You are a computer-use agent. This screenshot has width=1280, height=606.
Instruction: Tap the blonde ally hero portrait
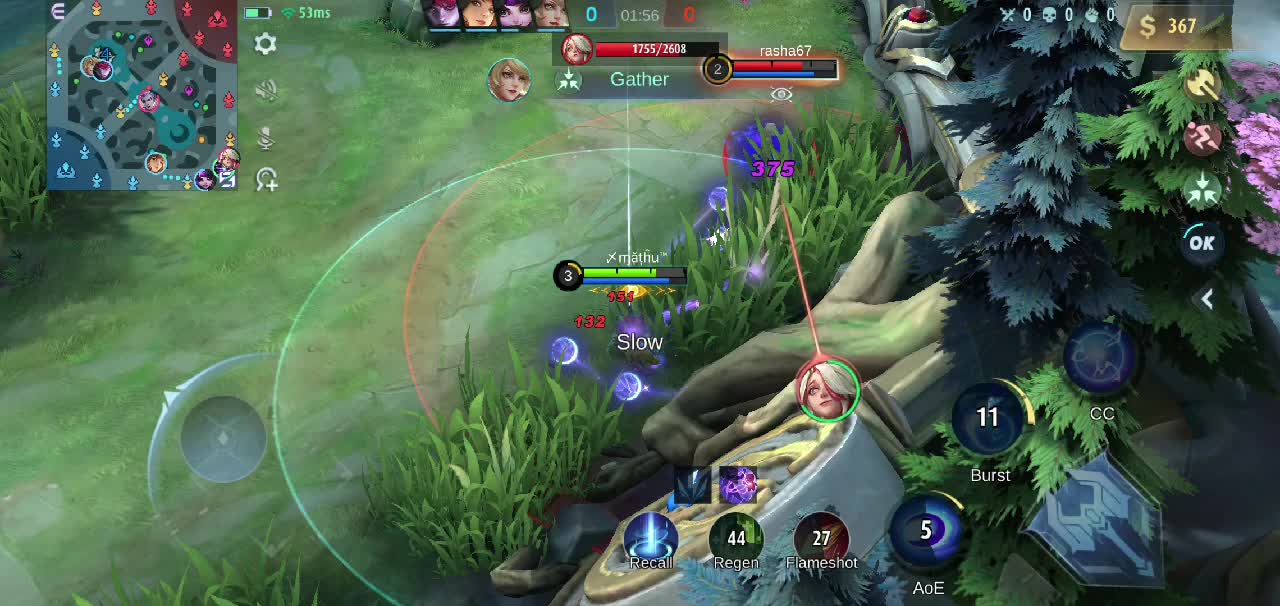[509, 79]
